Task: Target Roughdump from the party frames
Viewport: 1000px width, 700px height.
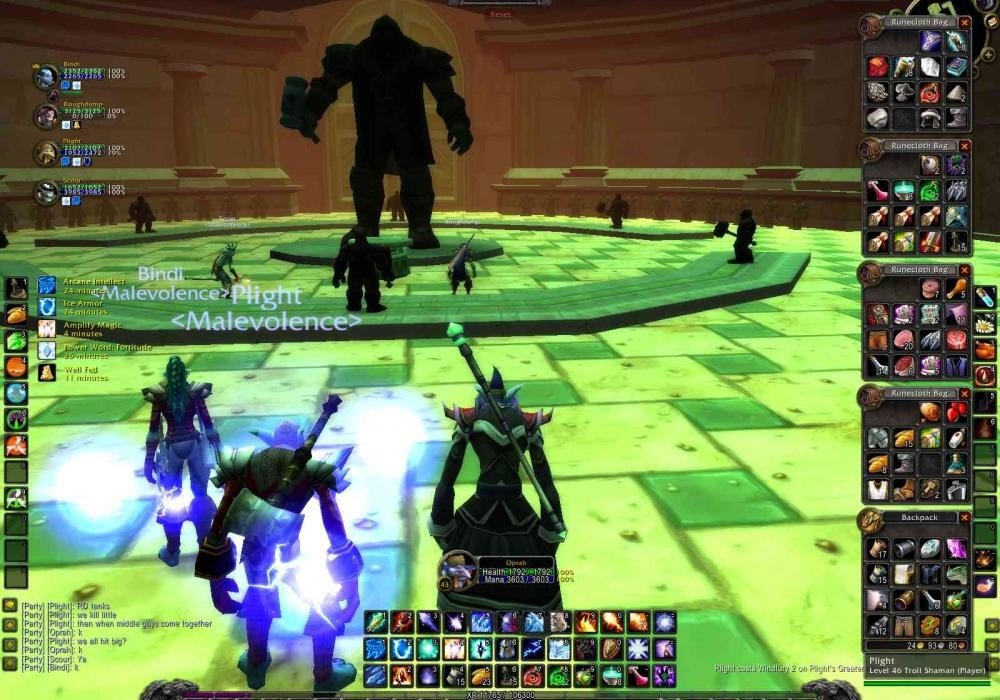Action: [x=46, y=116]
